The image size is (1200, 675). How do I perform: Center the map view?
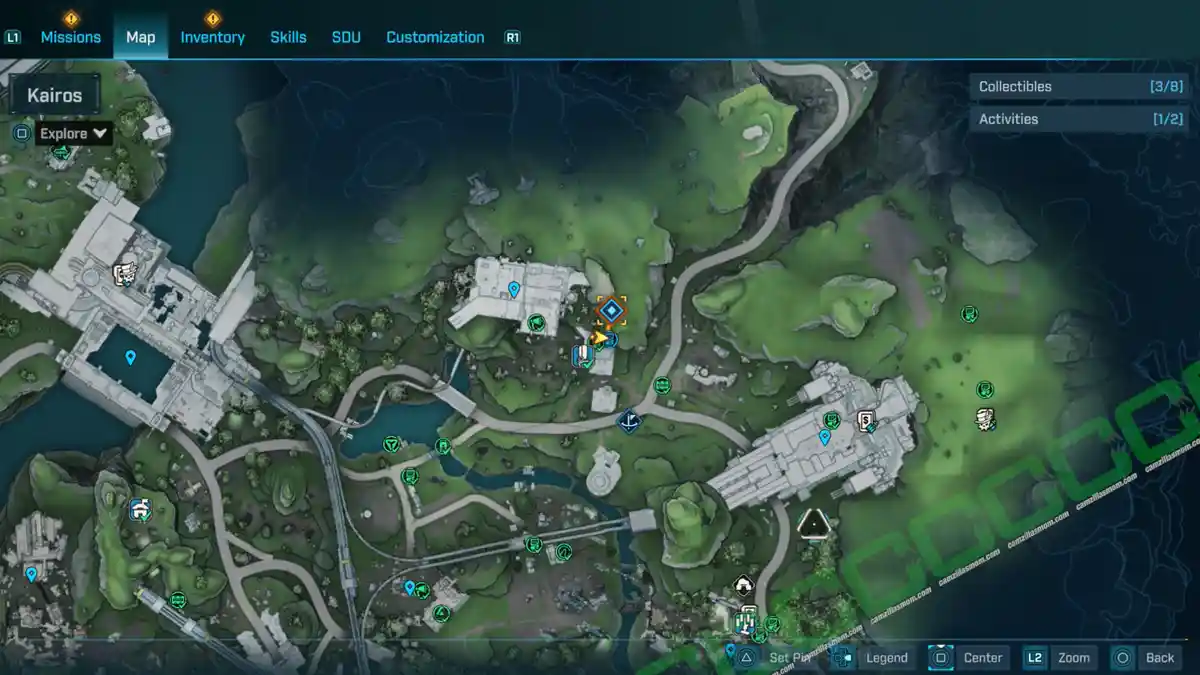pyautogui.click(x=969, y=657)
